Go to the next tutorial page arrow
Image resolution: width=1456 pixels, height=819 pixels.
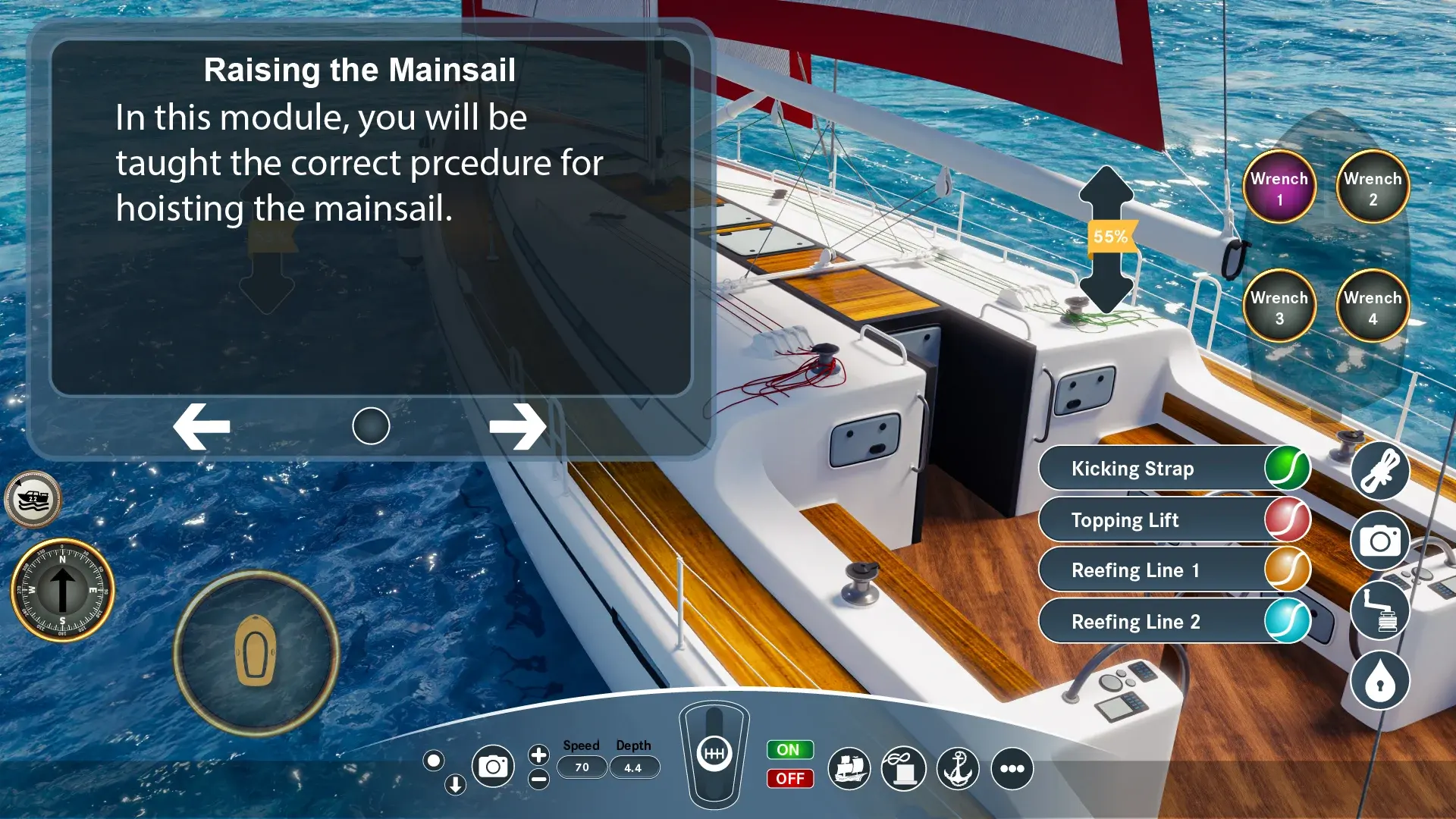pos(517,426)
